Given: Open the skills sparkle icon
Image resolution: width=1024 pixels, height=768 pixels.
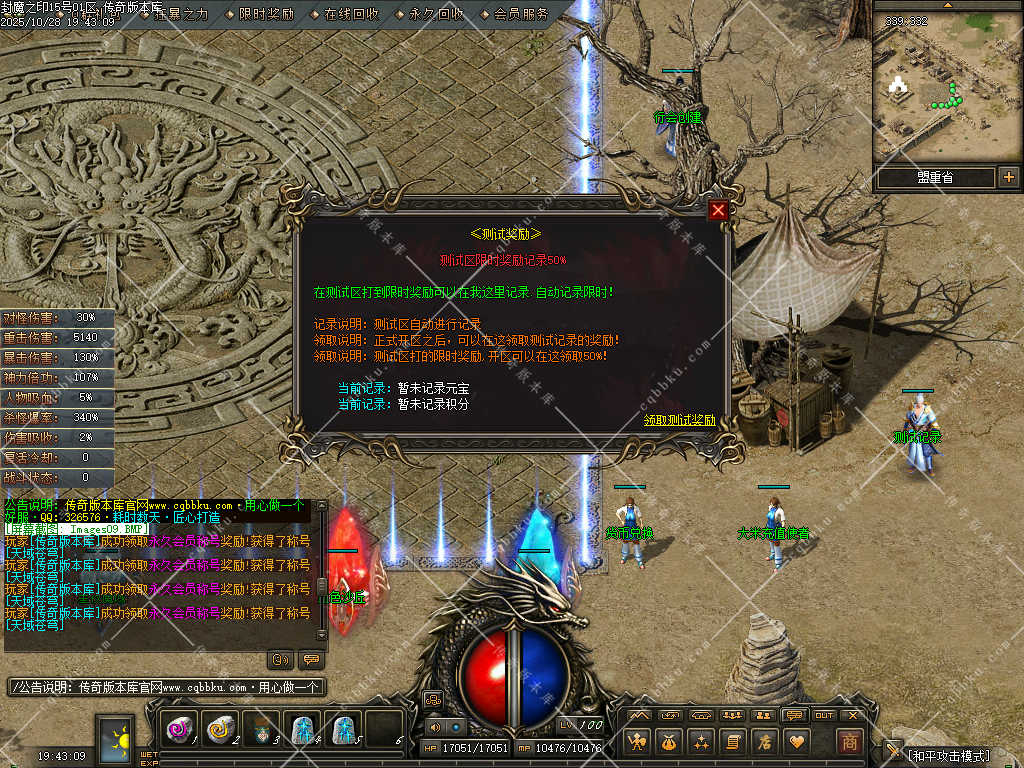Looking at the screenshot, I should coord(700,741).
